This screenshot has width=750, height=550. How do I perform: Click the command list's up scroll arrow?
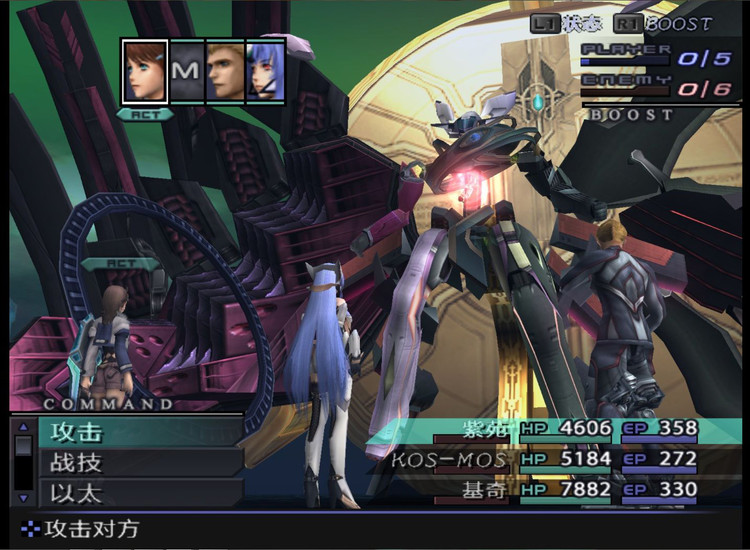click(x=23, y=426)
